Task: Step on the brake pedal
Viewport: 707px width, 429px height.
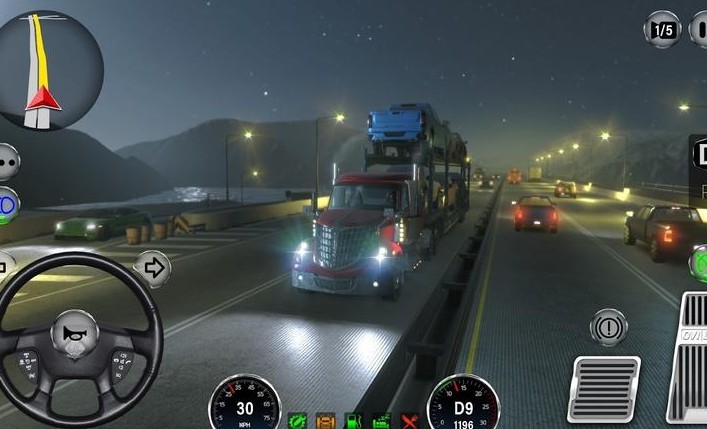Action: 604,388
